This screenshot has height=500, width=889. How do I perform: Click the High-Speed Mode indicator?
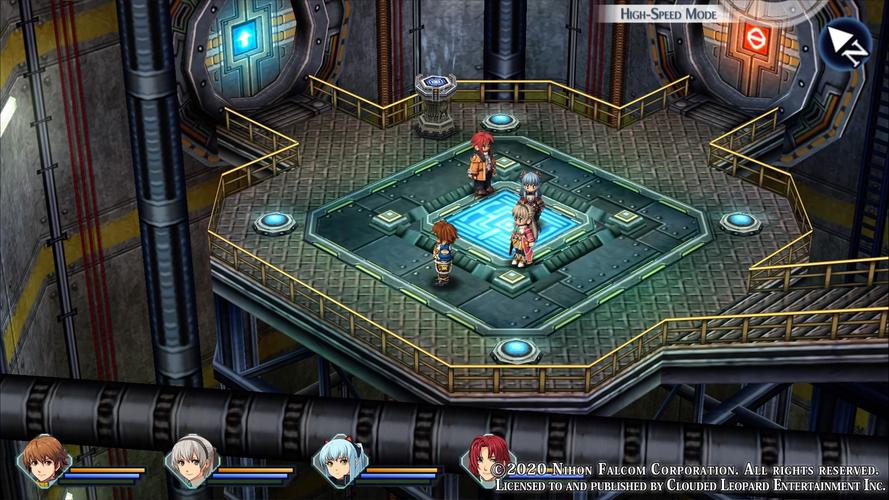[x=670, y=14]
